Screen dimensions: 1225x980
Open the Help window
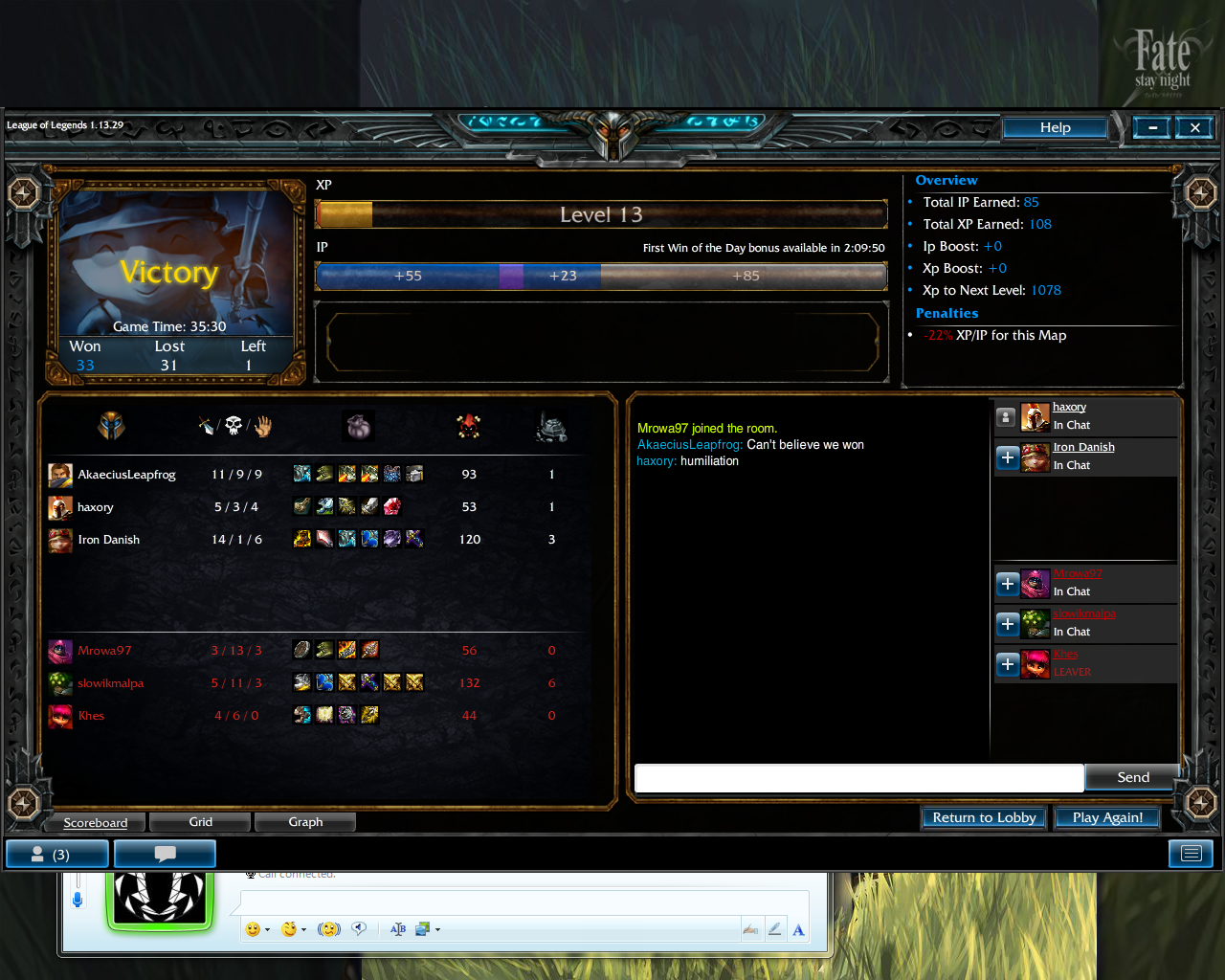pos(1055,127)
